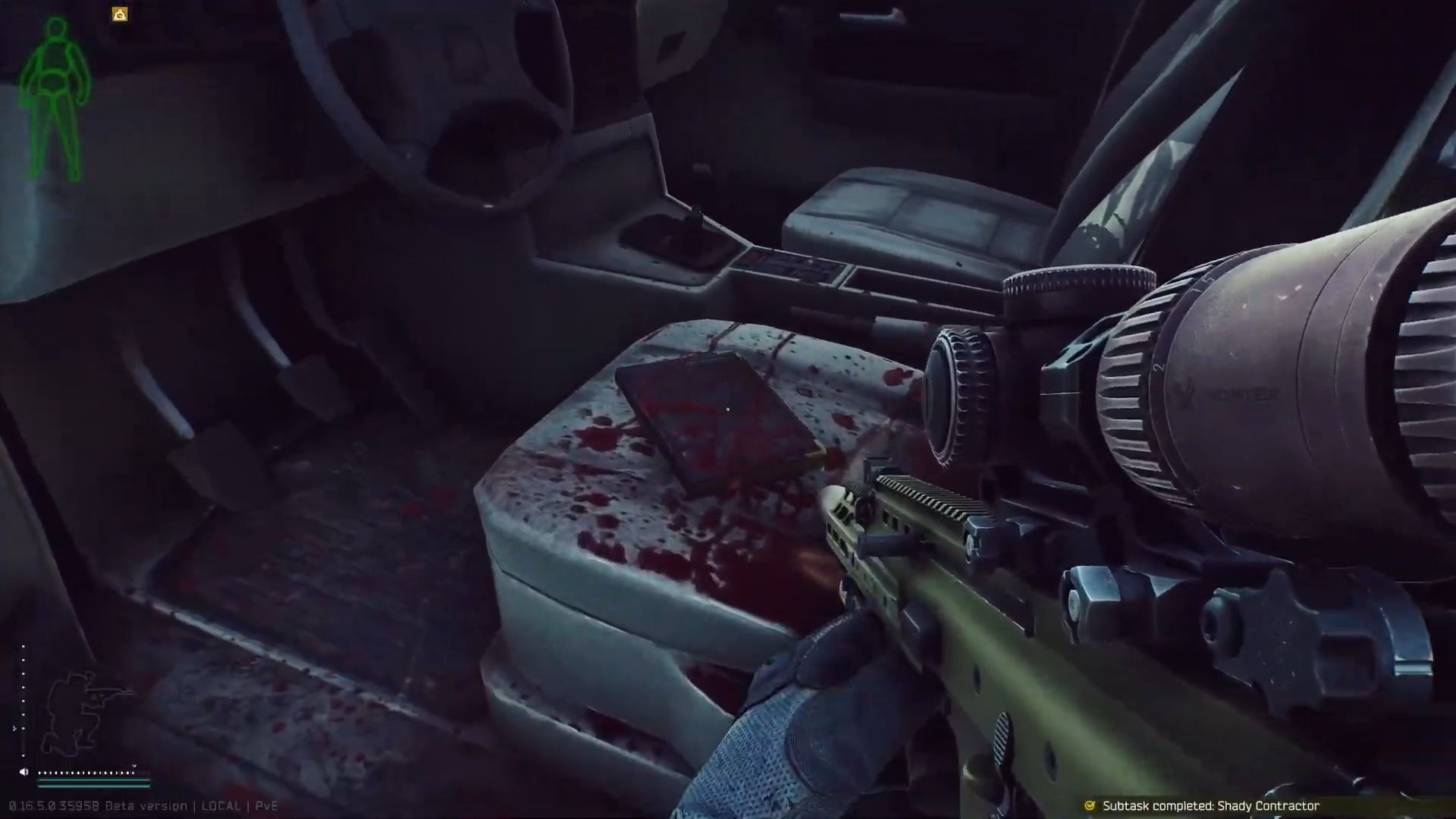The height and width of the screenshot is (819, 1456).
Task: Select the LOCAL session label
Action: click(222, 807)
